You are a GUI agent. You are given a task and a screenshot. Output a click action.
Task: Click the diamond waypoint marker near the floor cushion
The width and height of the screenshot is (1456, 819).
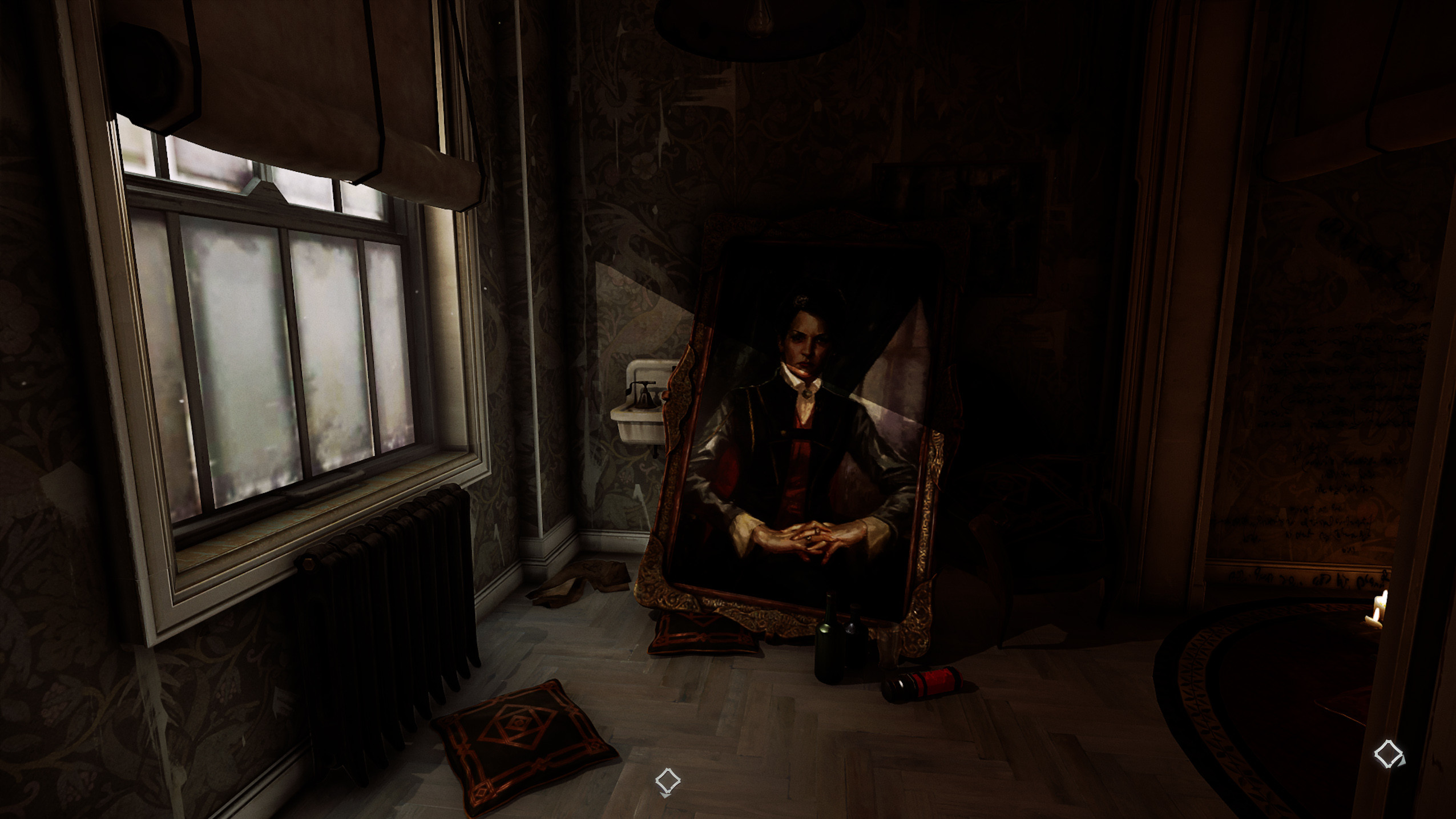click(x=667, y=781)
